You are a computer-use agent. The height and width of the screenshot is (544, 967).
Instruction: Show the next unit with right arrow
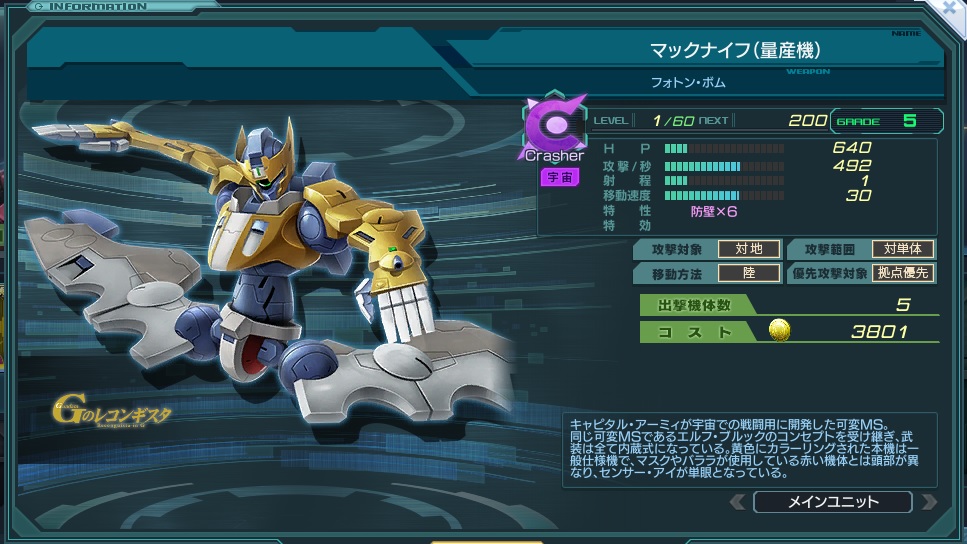[x=929, y=502]
